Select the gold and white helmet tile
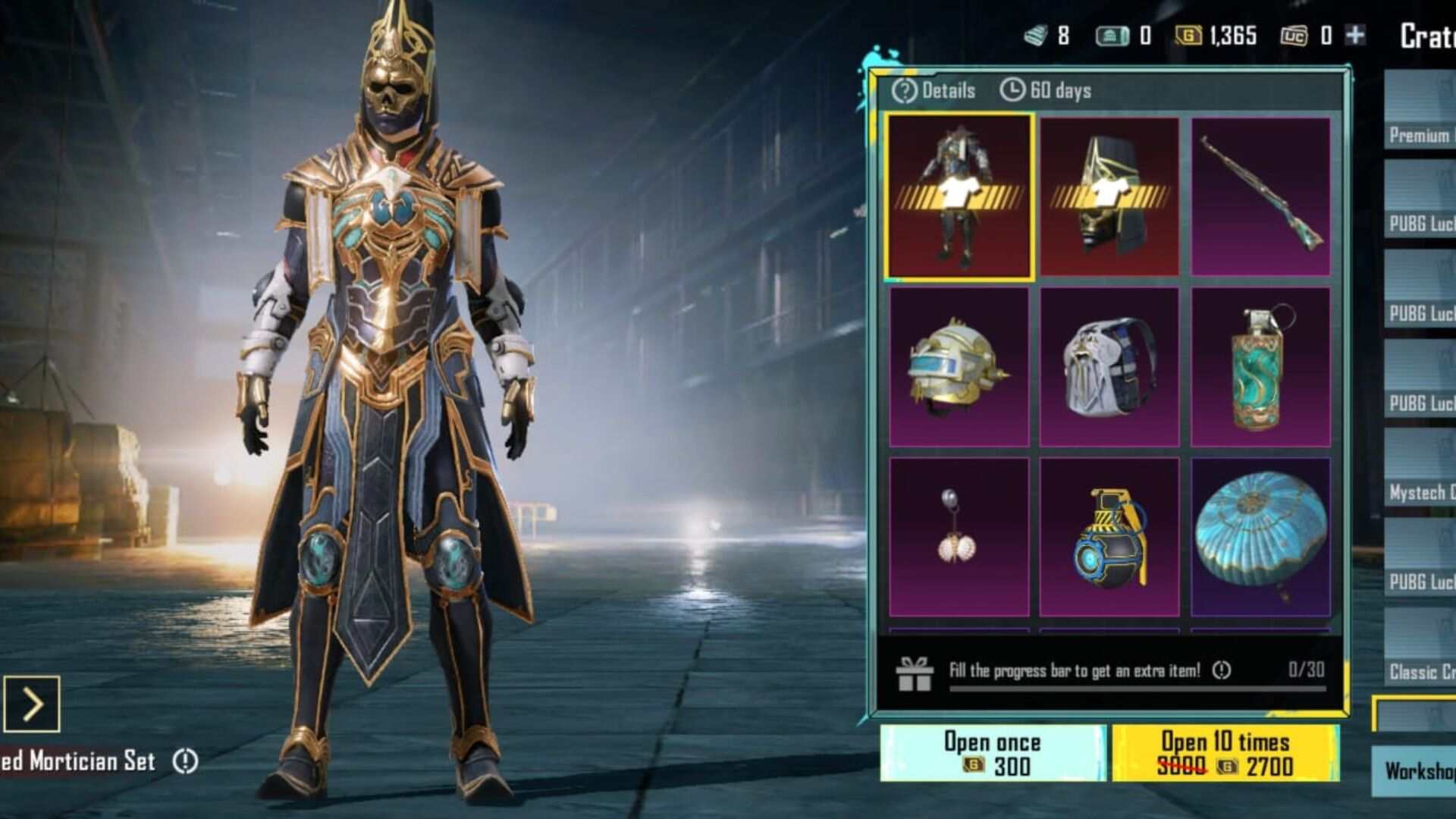Viewport: 1456px width, 819px height. tap(959, 367)
